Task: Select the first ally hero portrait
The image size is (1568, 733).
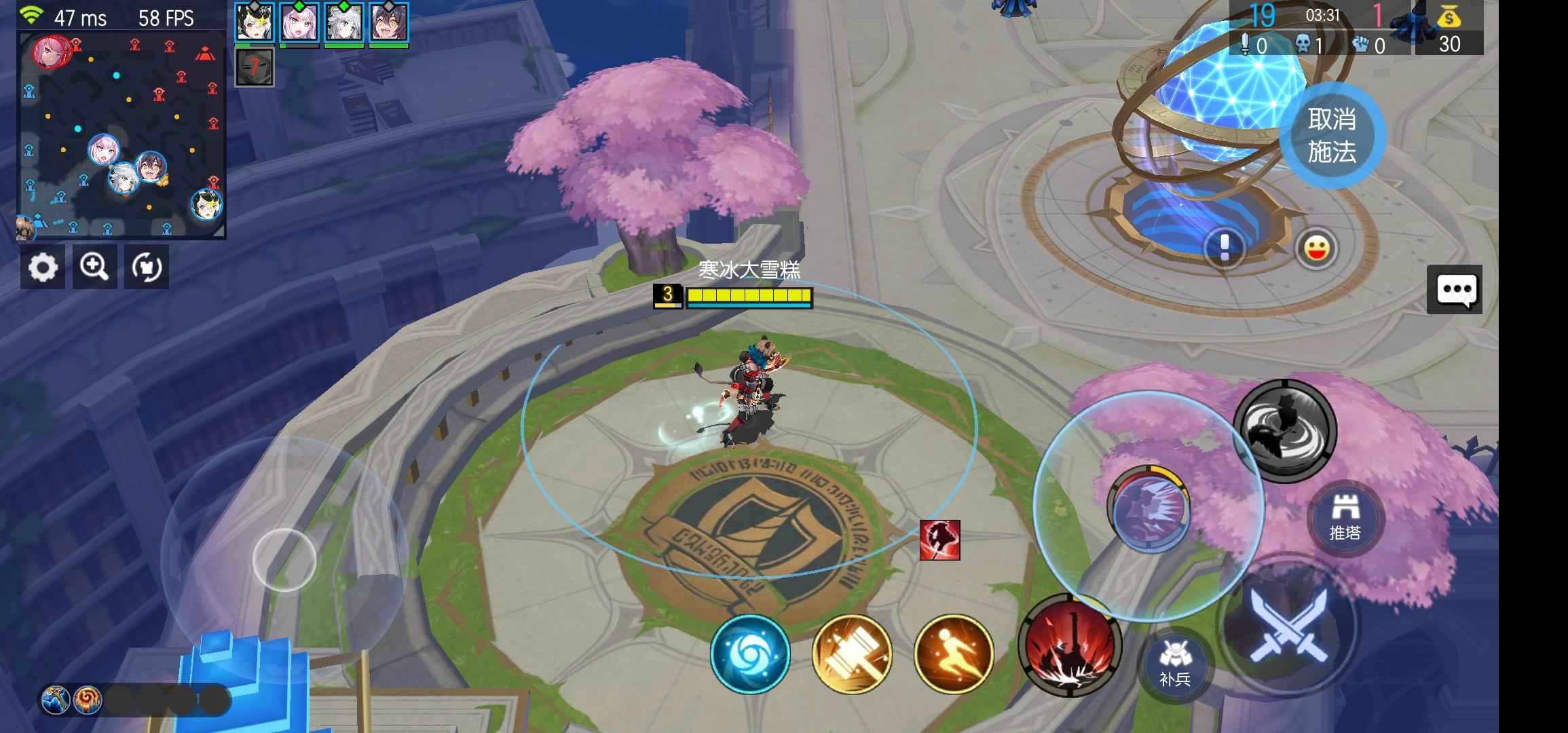Action: [x=255, y=22]
